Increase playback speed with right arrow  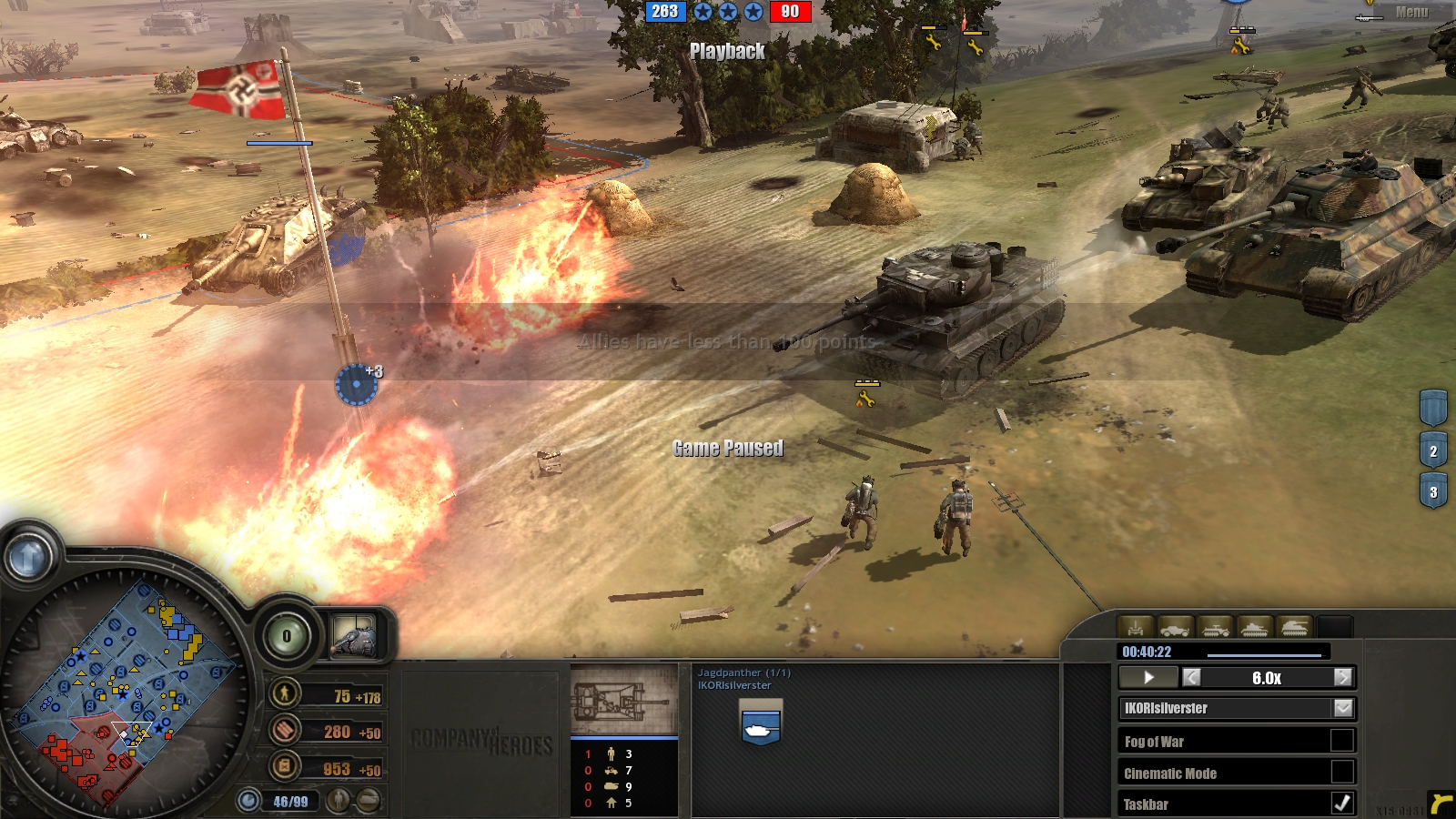[1343, 678]
